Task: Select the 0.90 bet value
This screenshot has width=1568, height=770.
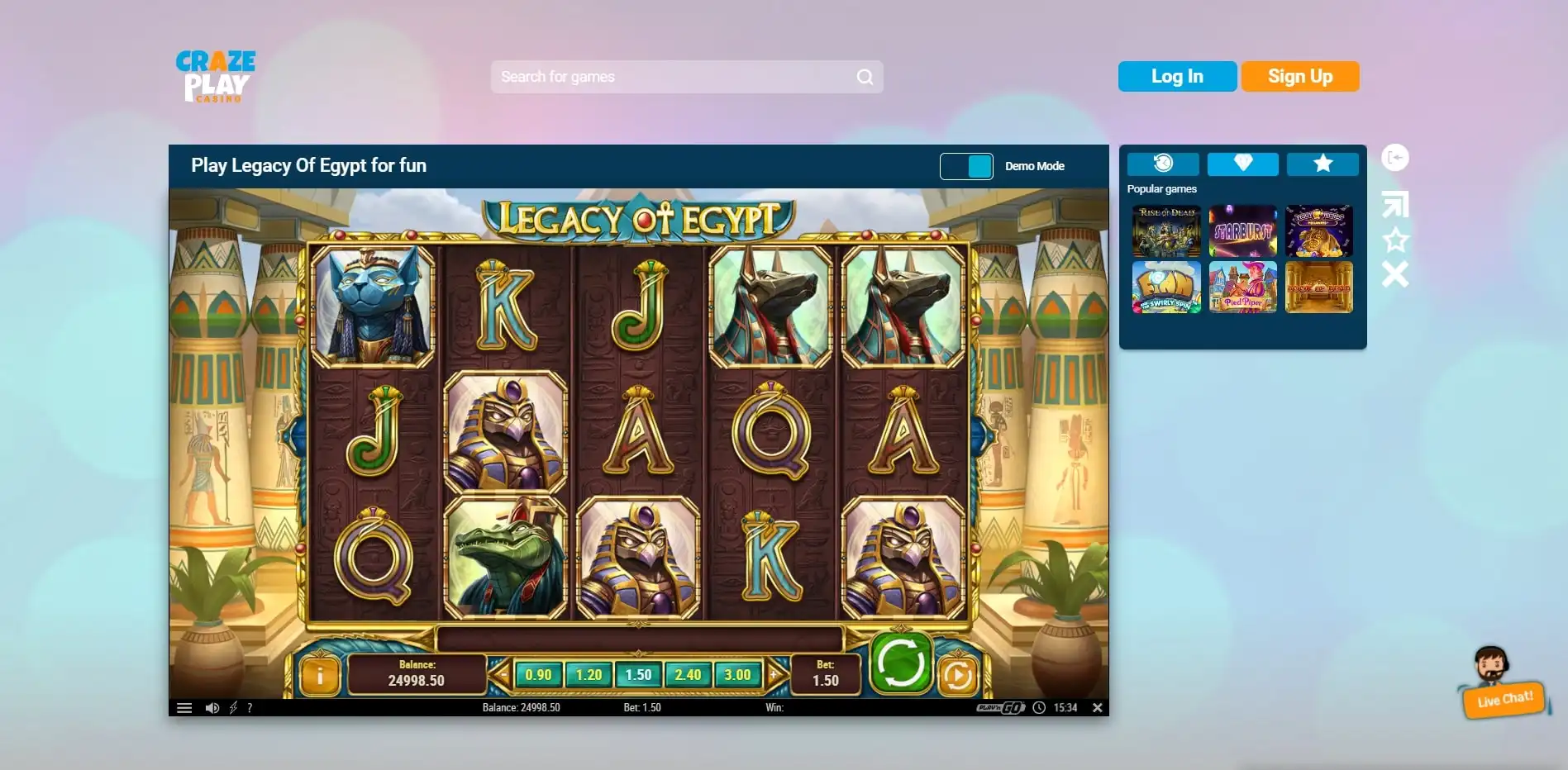Action: (538, 675)
